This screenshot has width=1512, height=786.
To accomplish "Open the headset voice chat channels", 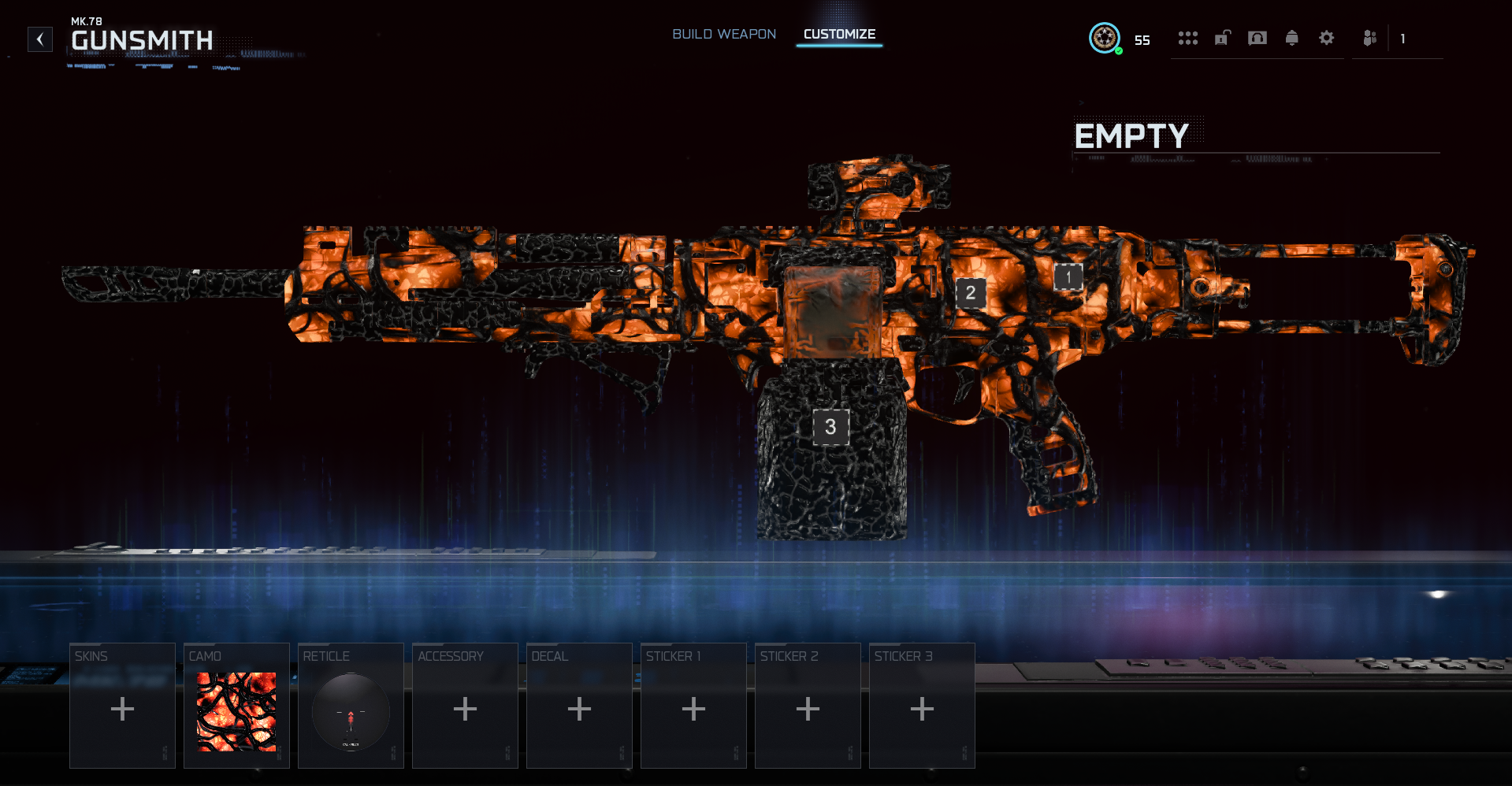I will [x=1258, y=38].
